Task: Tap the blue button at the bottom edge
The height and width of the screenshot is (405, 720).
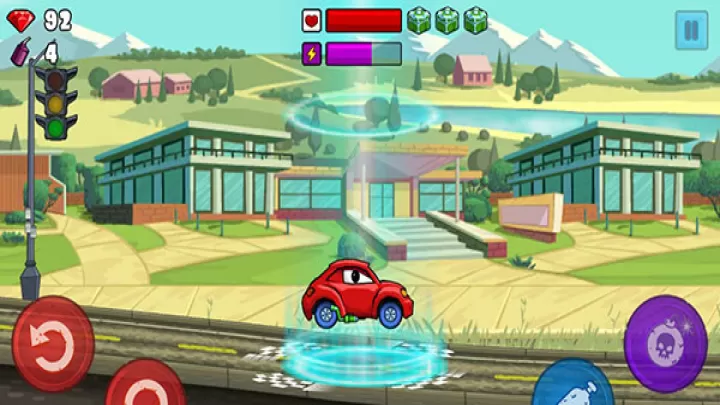Action: tap(572, 385)
